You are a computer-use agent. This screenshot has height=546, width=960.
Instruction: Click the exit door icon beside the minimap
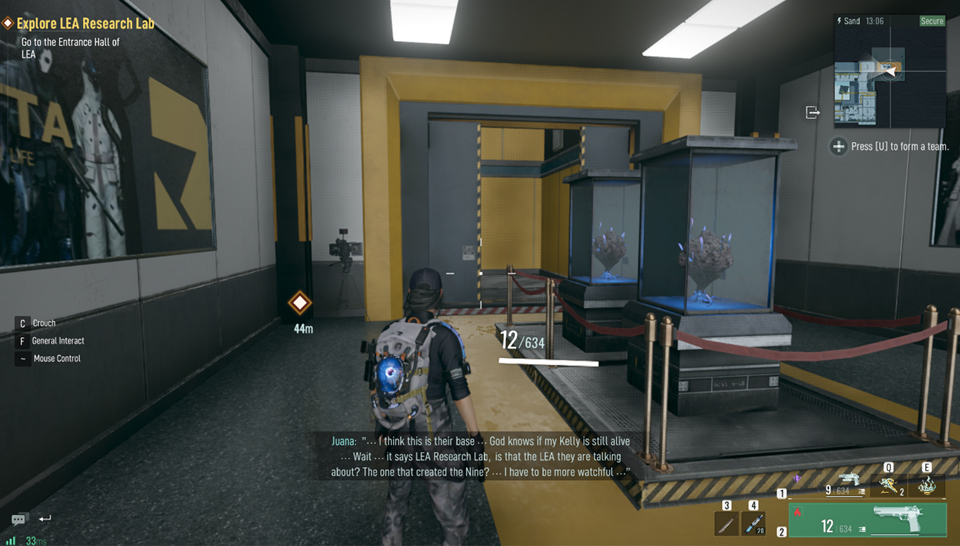[x=813, y=112]
